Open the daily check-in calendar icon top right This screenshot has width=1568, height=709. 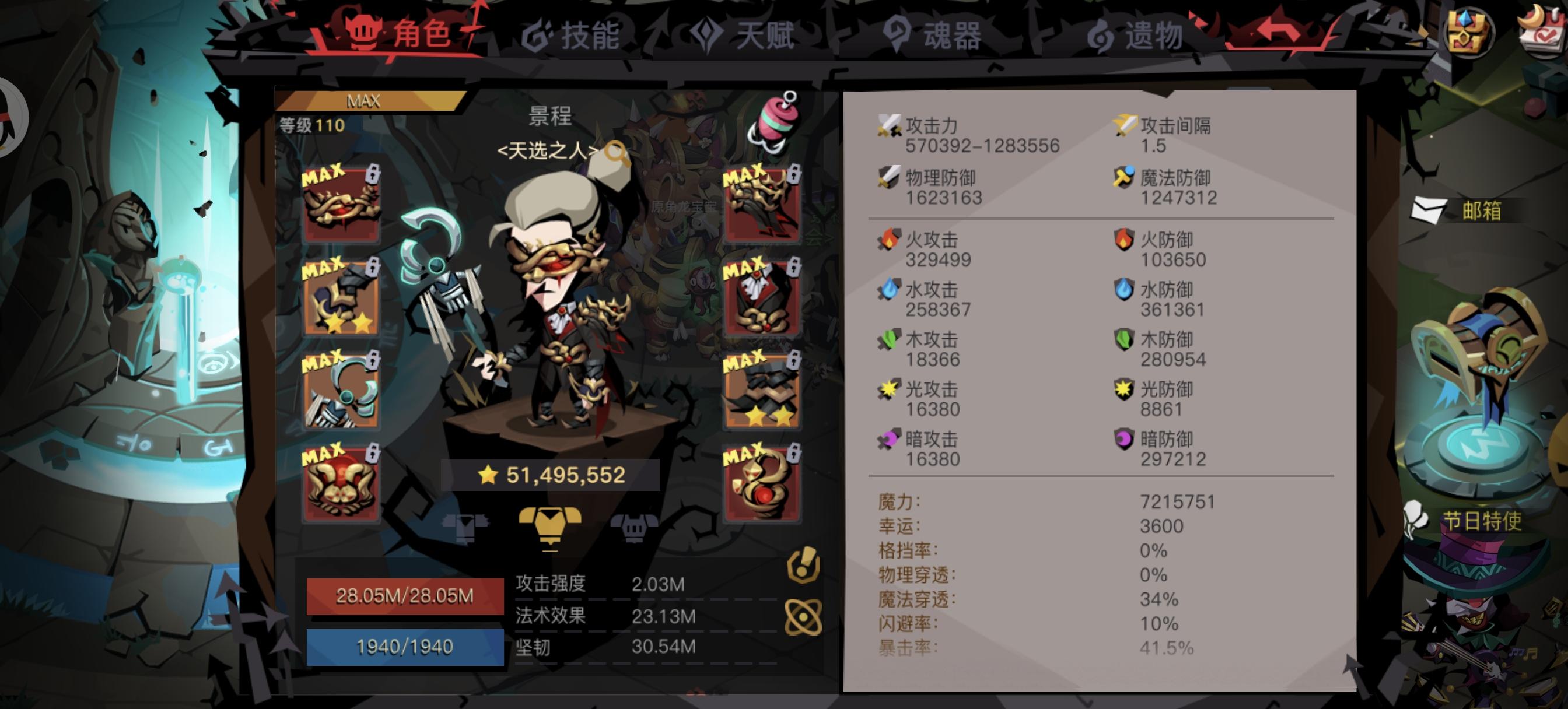coord(1544,29)
